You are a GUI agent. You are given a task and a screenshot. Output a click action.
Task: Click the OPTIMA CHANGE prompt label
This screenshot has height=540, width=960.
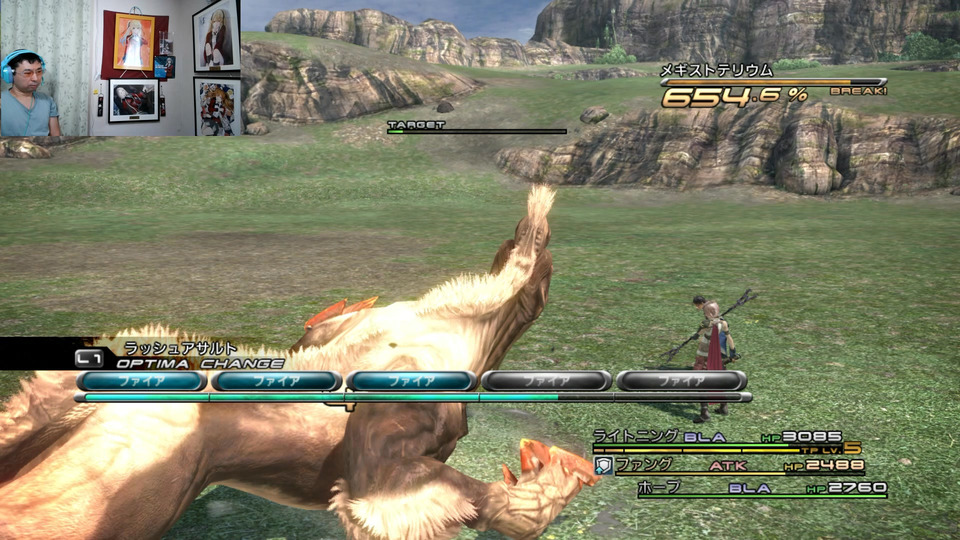click(200, 363)
